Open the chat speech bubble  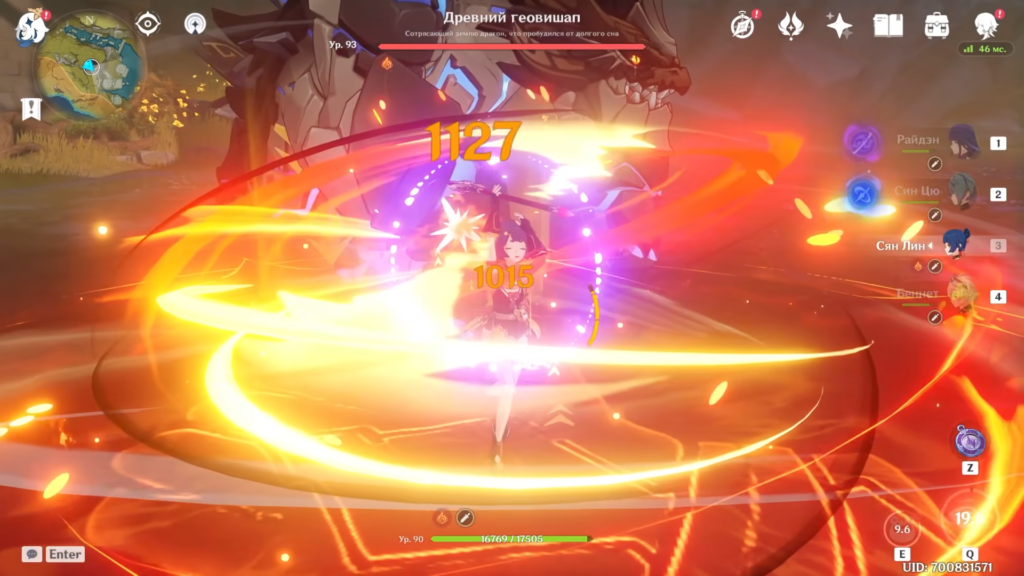pyautogui.click(x=32, y=554)
